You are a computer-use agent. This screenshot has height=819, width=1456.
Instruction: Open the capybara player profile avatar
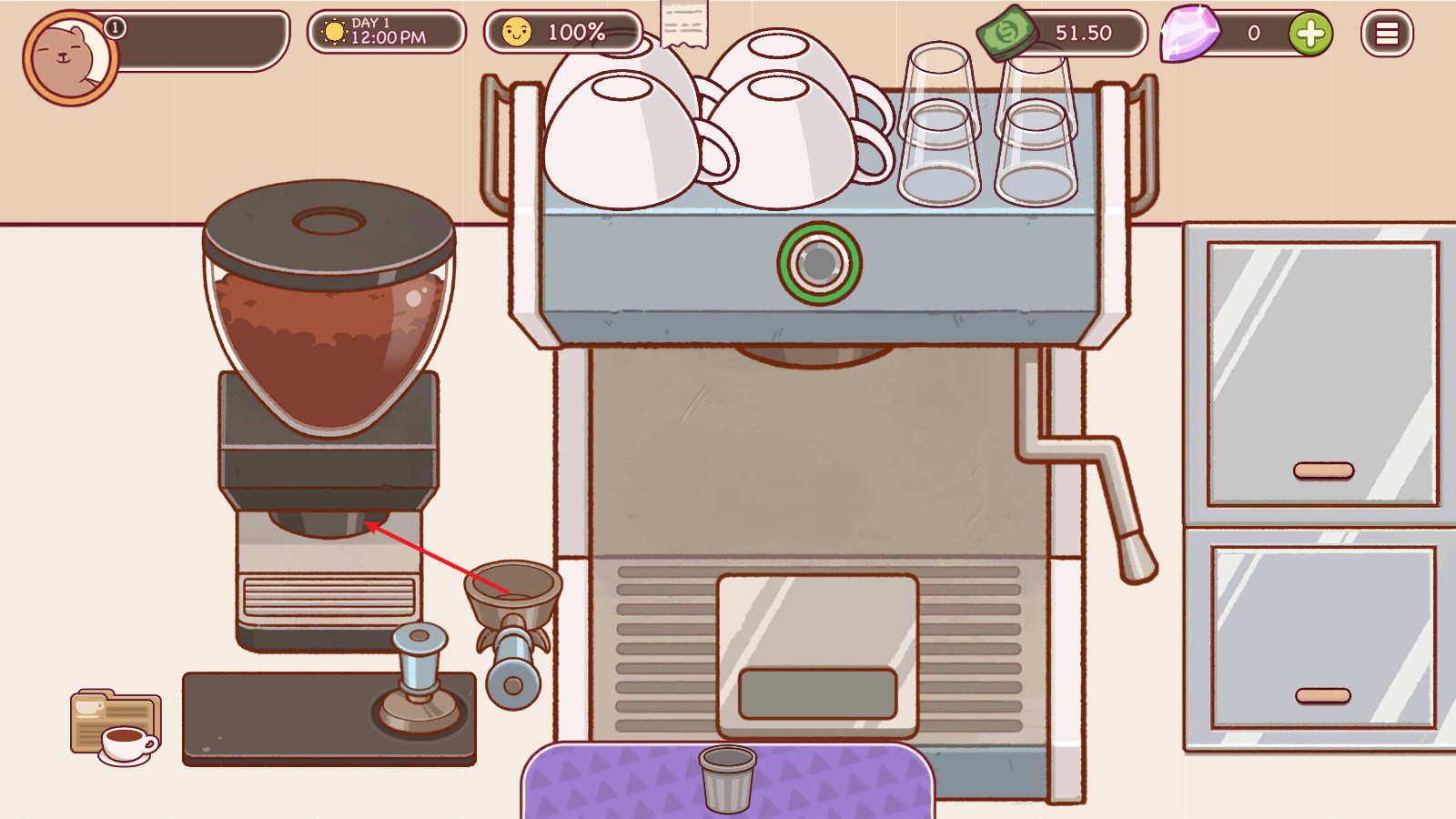[x=70, y=58]
